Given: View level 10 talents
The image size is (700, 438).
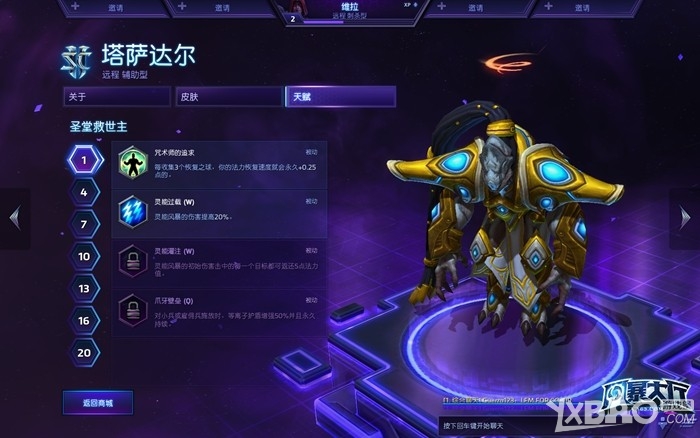Looking at the screenshot, I should tap(85, 256).
